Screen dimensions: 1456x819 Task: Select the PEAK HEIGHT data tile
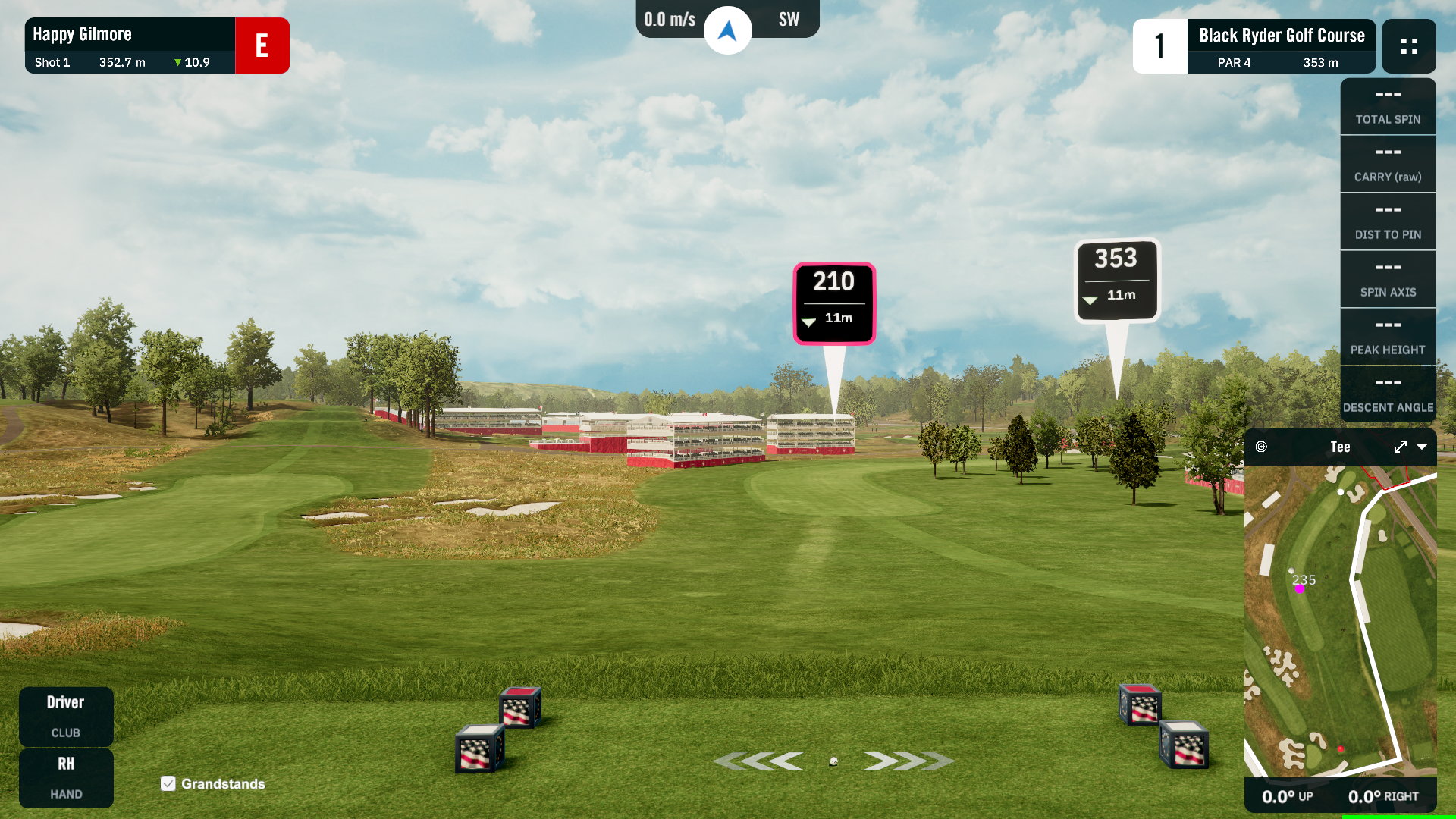(1388, 337)
